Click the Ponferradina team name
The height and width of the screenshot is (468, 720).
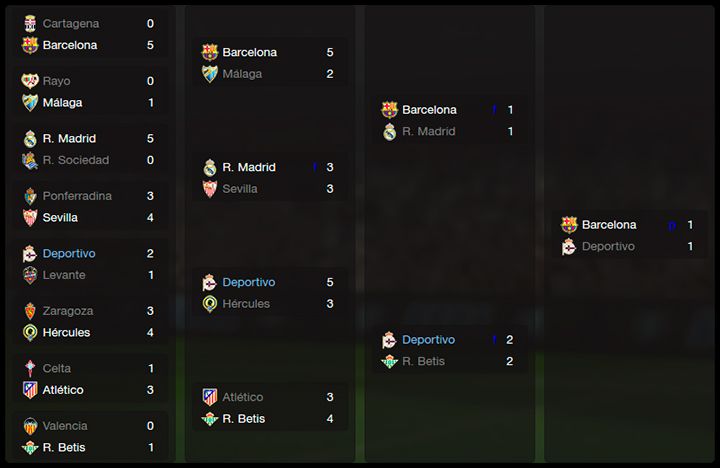click(x=77, y=196)
